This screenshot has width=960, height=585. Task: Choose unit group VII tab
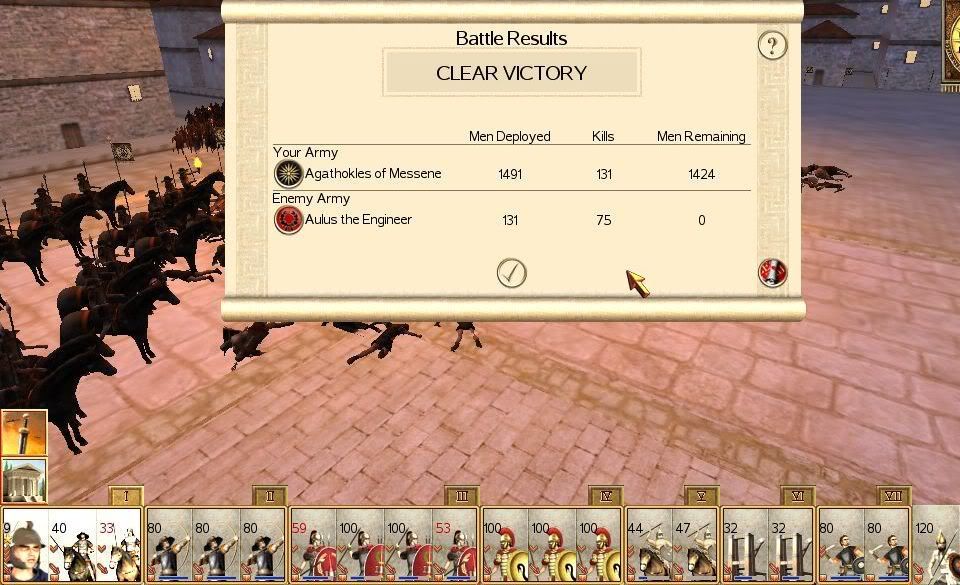pyautogui.click(x=893, y=496)
